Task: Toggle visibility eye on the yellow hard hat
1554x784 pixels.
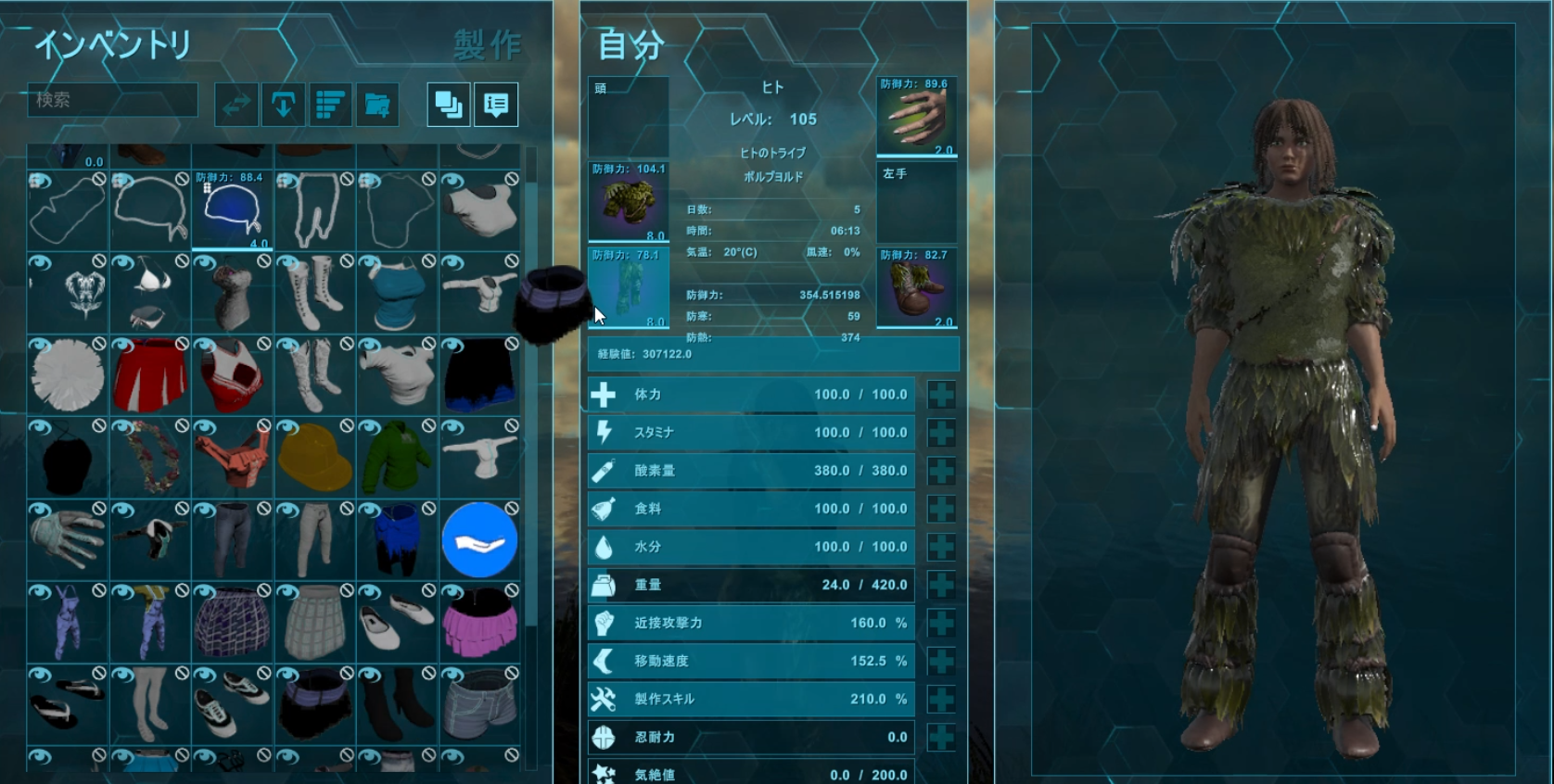Action: [x=286, y=427]
